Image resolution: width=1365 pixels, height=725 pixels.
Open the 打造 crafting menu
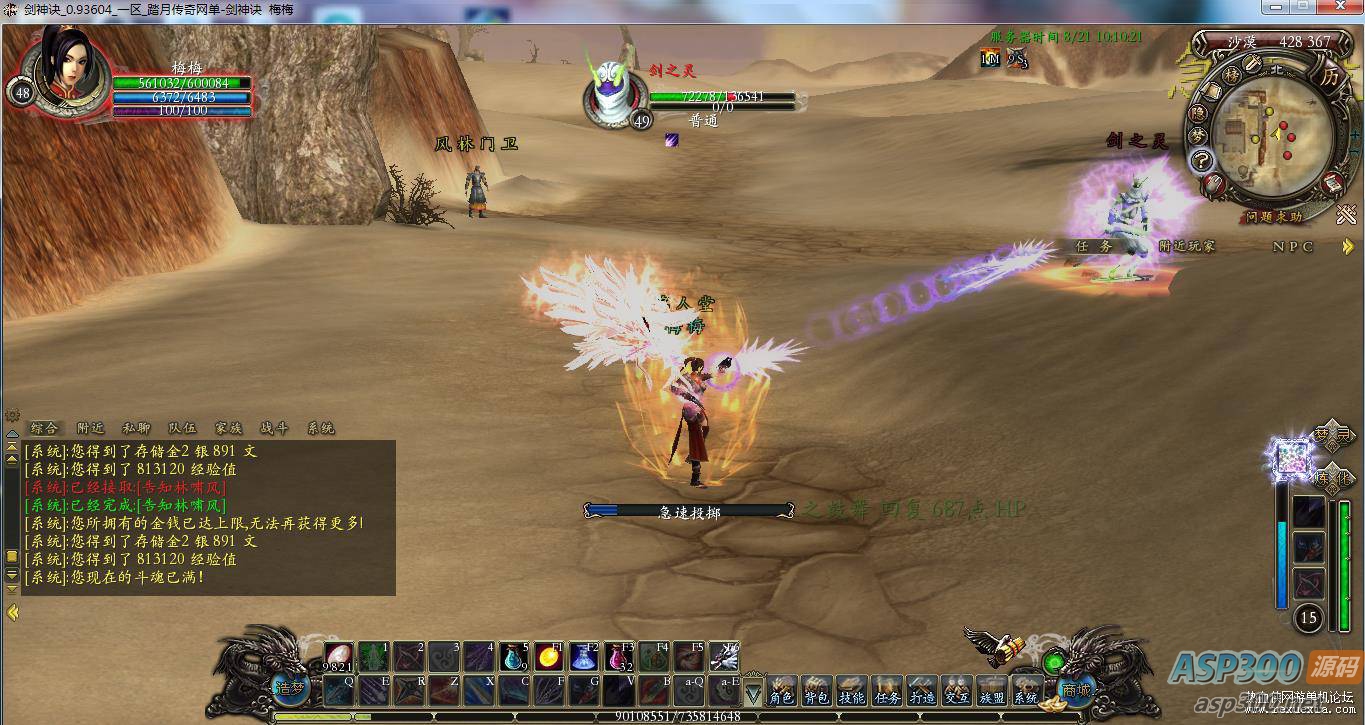922,691
